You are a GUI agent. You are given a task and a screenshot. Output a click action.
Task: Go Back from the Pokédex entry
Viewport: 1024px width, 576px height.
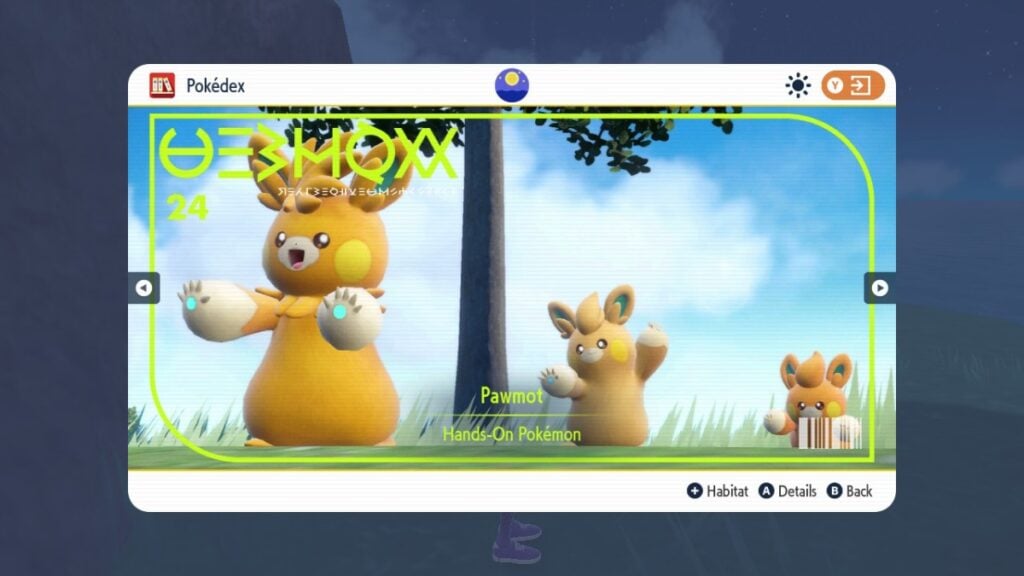[x=850, y=491]
